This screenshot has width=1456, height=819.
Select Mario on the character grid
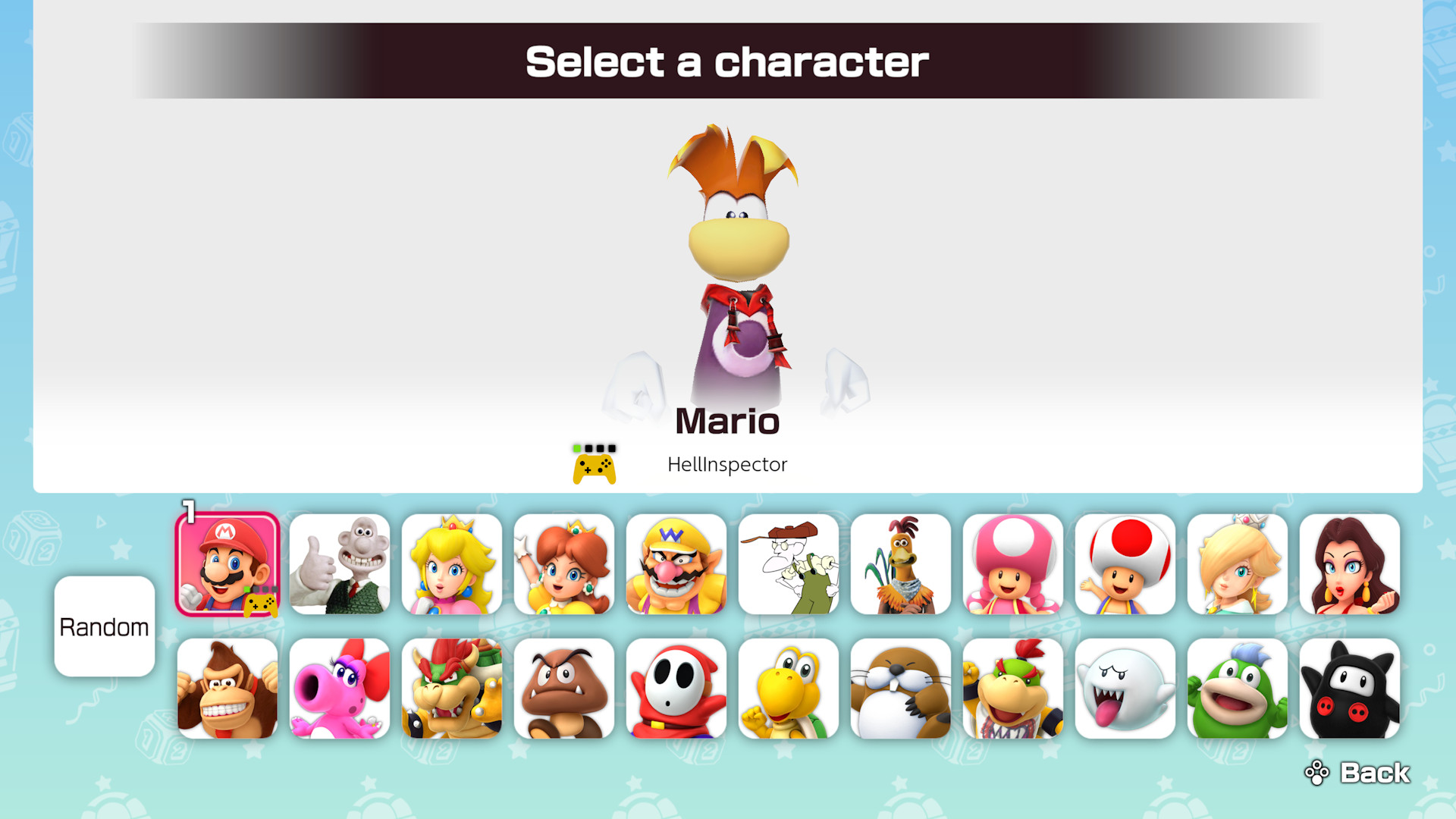point(227,564)
